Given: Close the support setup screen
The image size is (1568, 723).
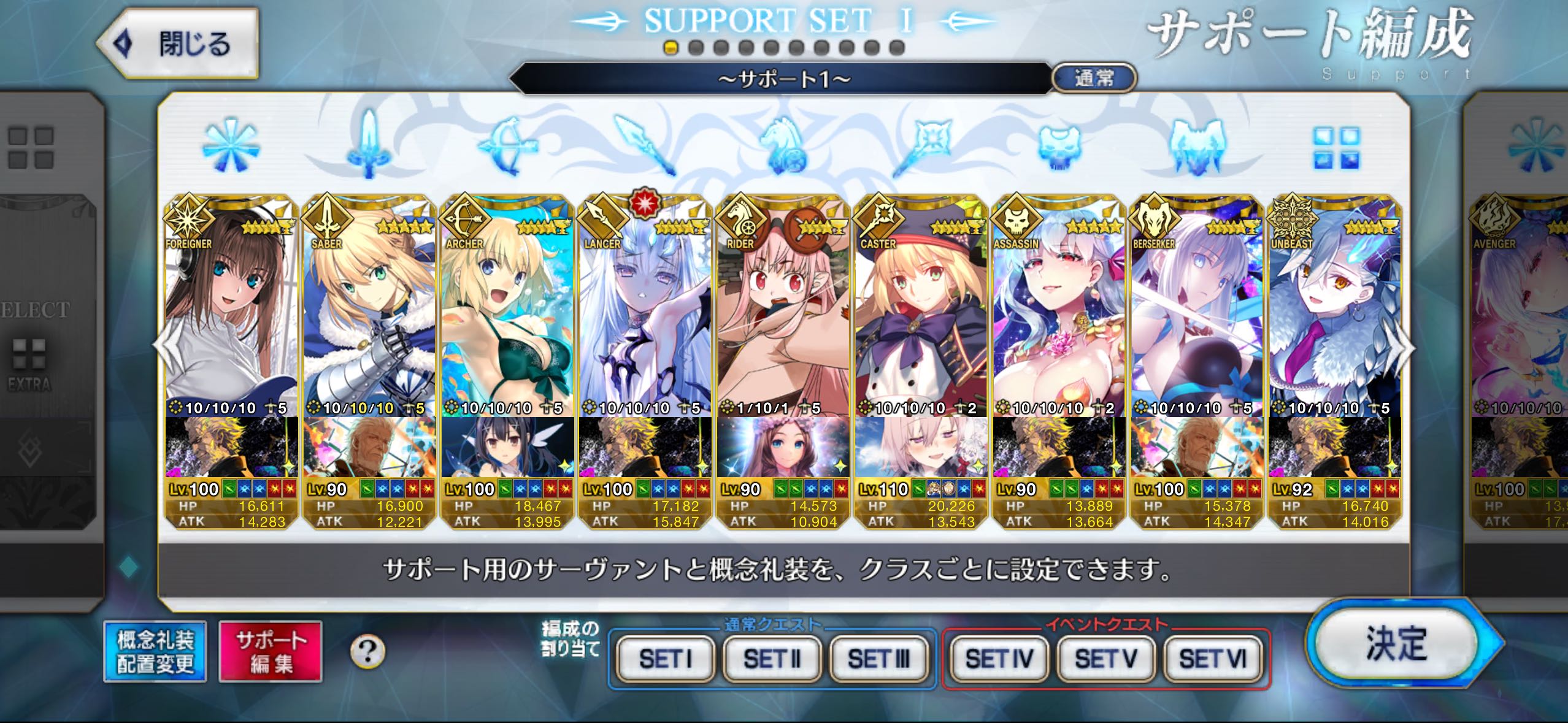Looking at the screenshot, I should tap(178, 44).
